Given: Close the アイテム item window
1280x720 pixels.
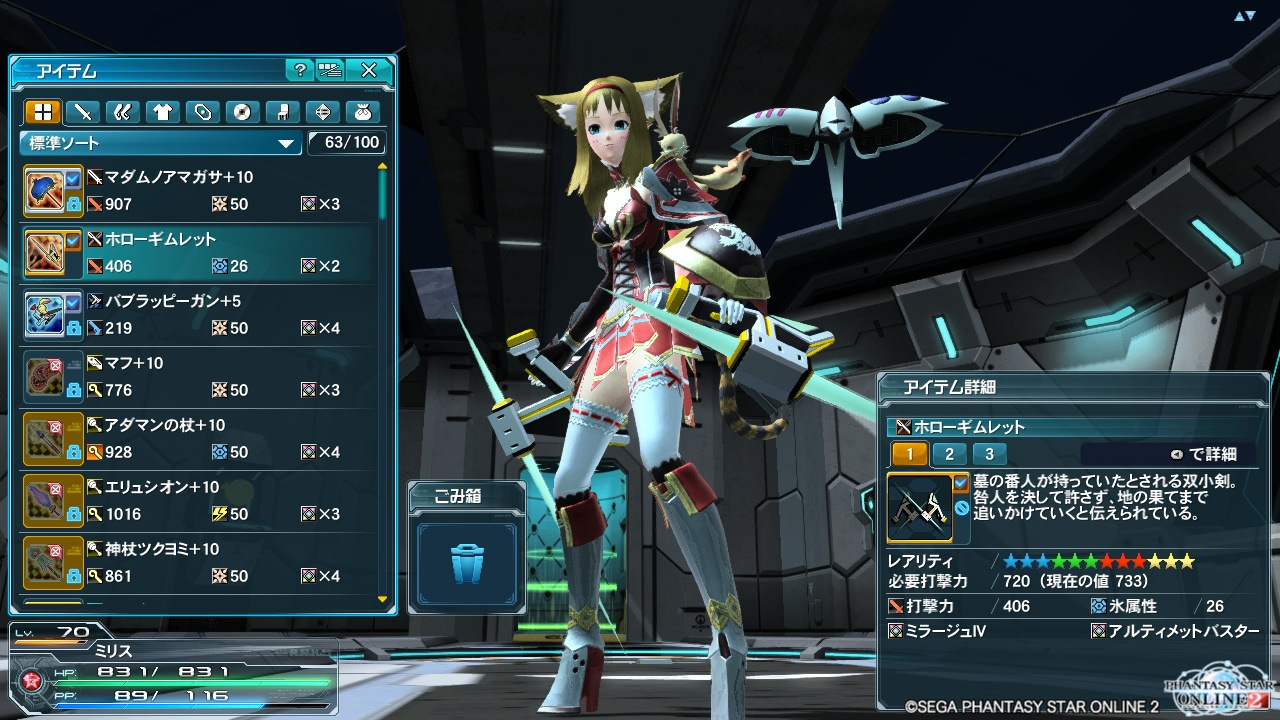Looking at the screenshot, I should (x=369, y=70).
